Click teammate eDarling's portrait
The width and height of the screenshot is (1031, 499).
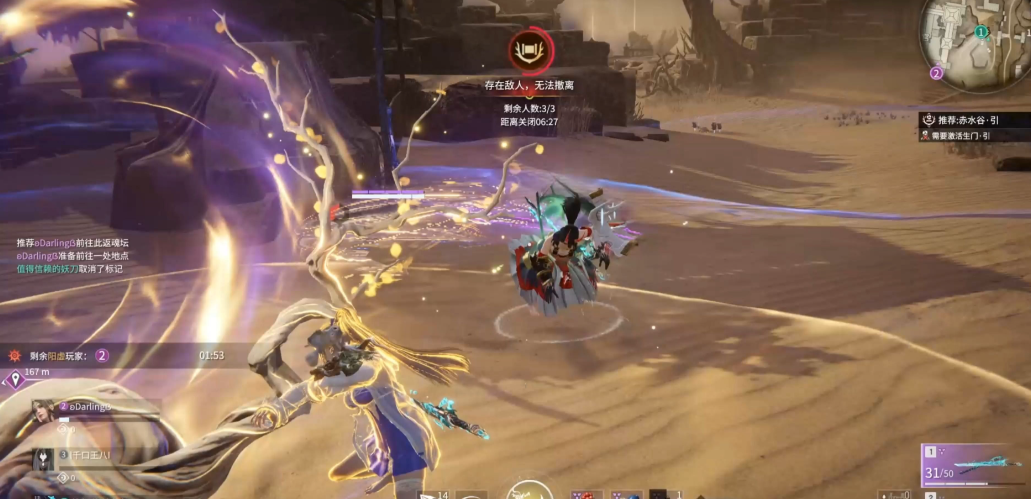[44, 412]
